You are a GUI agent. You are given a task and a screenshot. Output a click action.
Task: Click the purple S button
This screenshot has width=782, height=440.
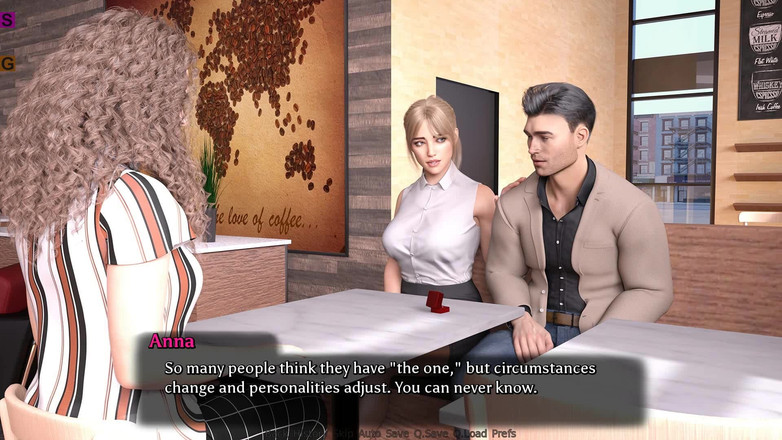pyautogui.click(x=7, y=19)
